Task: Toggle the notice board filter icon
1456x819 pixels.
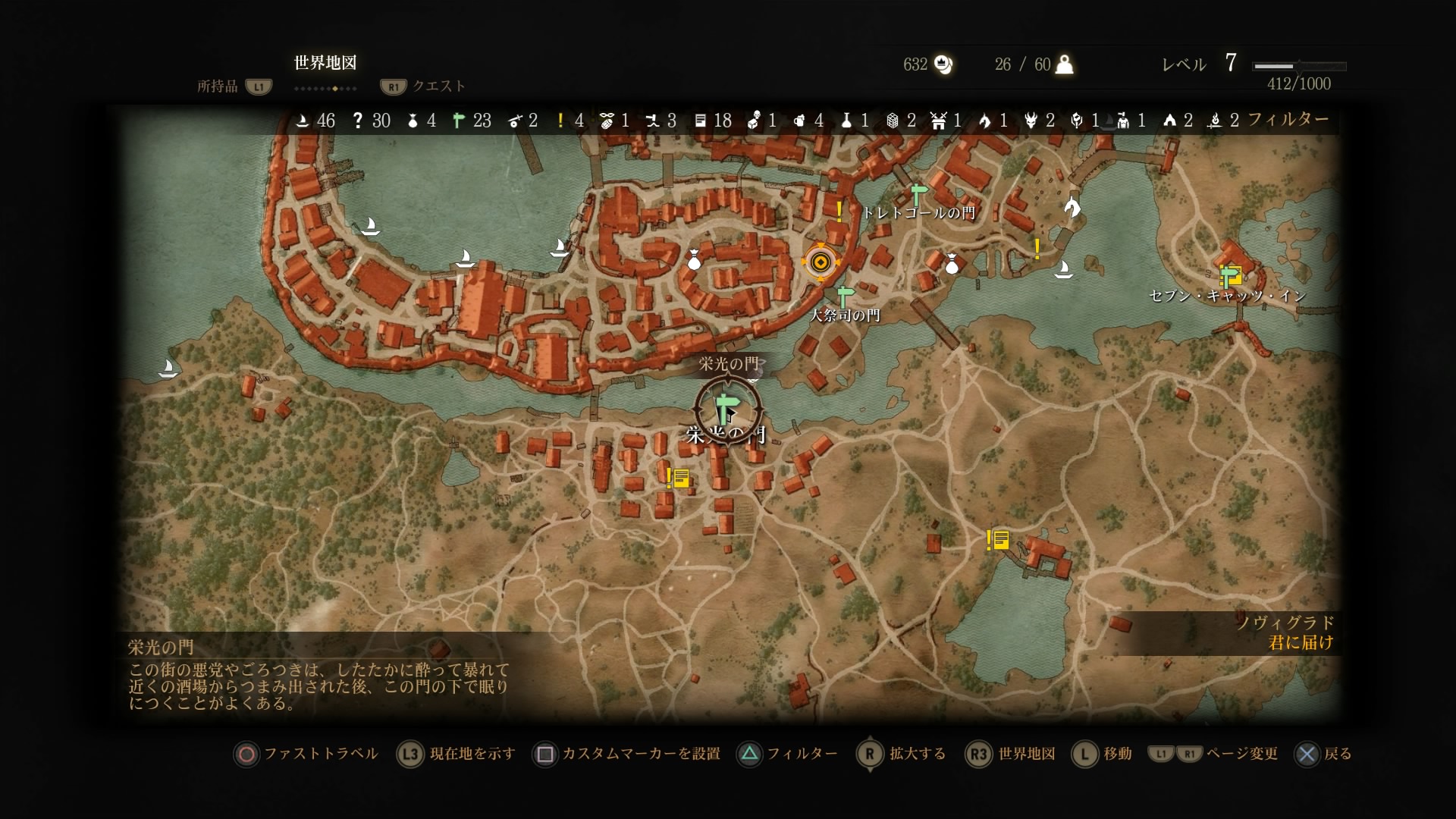Action: [701, 121]
